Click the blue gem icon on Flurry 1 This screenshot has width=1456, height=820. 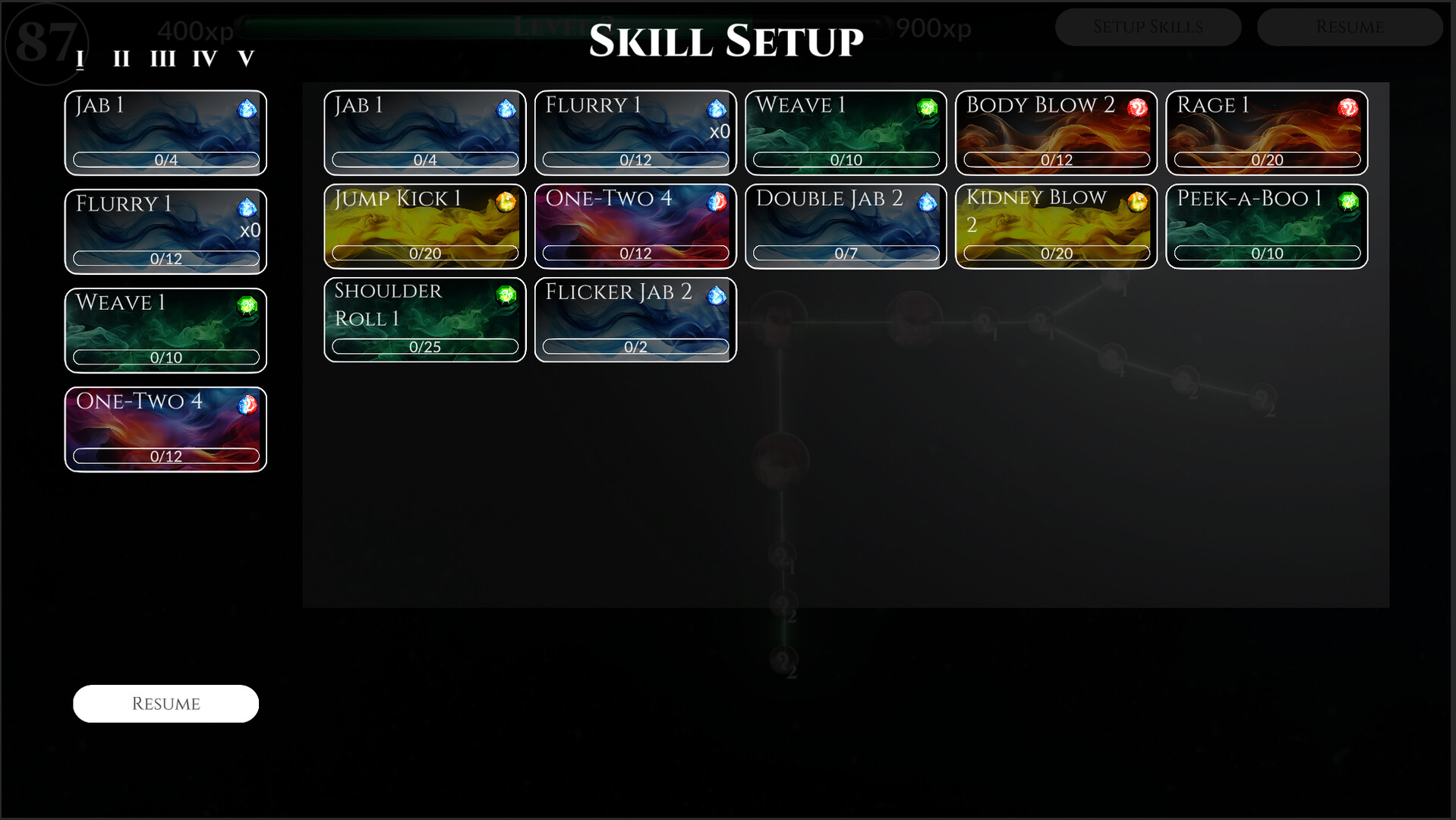pos(714,109)
